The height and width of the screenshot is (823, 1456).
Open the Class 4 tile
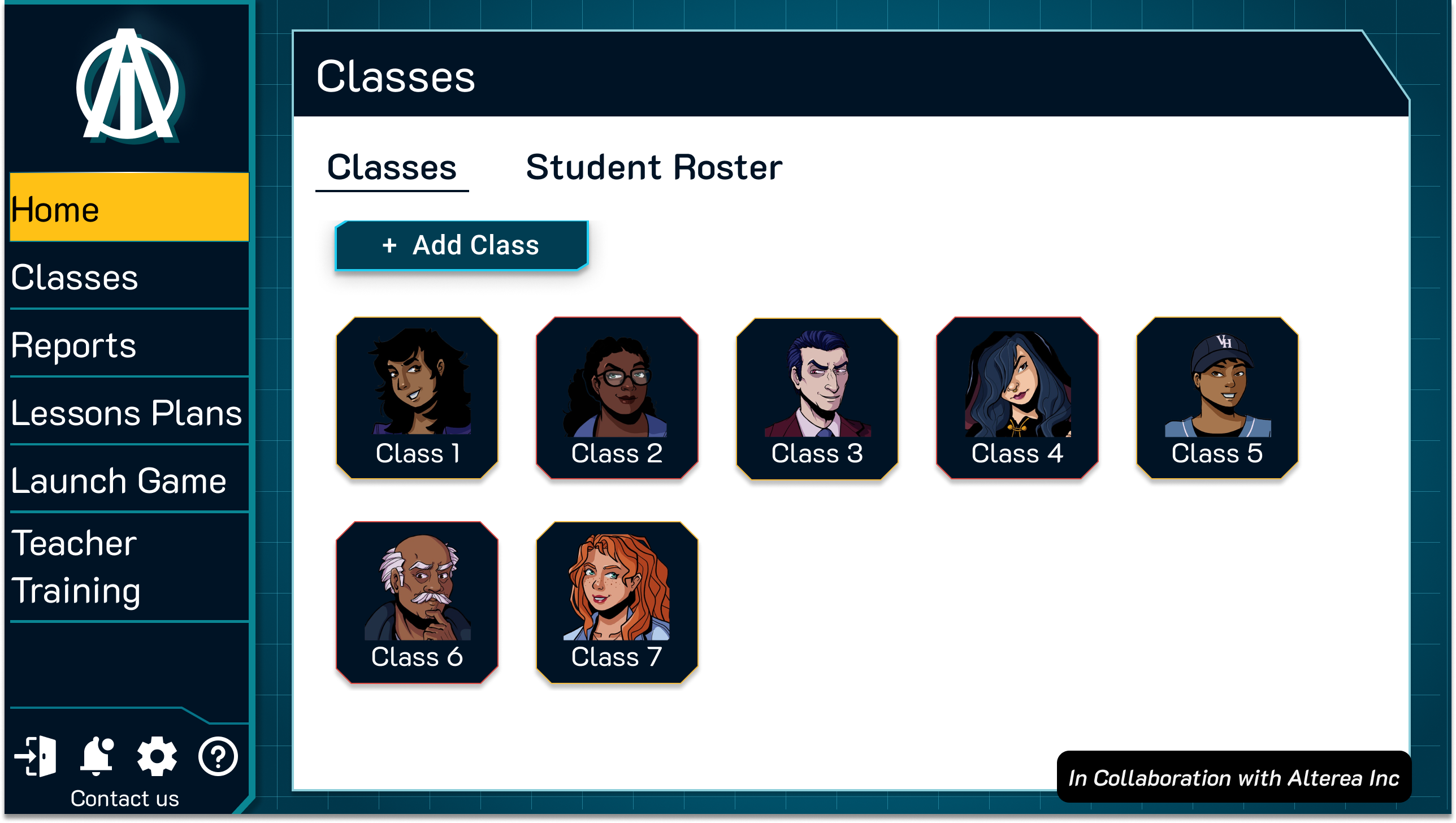pos(1017,398)
